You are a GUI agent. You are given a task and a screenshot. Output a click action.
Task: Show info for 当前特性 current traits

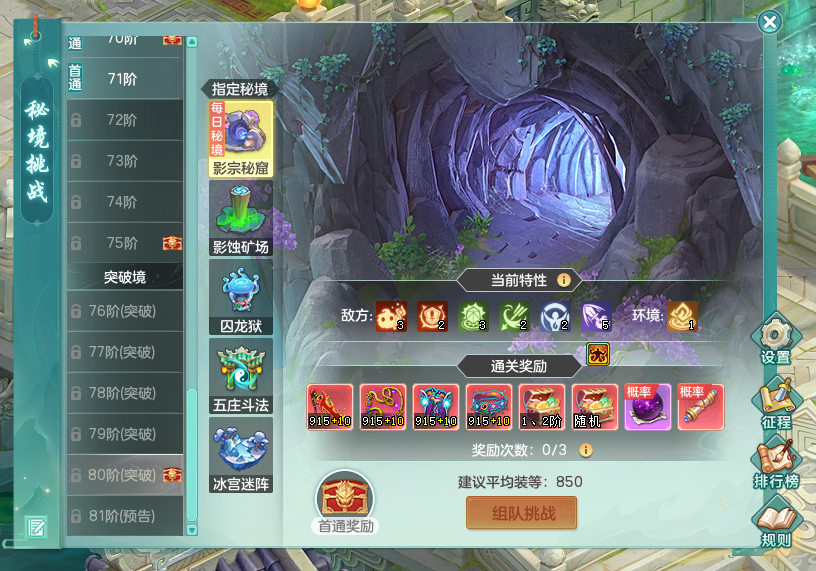click(x=564, y=280)
